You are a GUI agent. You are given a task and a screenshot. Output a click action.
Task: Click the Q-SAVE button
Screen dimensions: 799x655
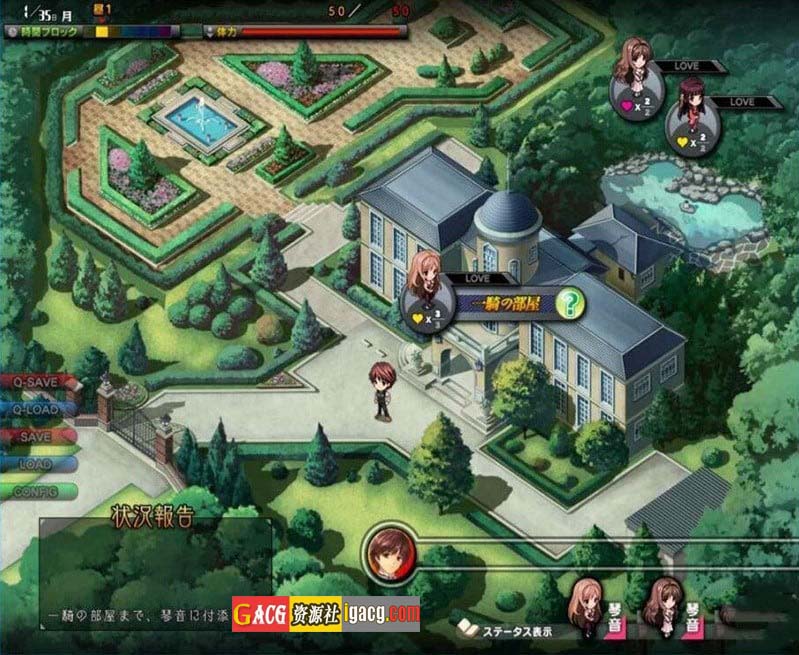click(37, 382)
